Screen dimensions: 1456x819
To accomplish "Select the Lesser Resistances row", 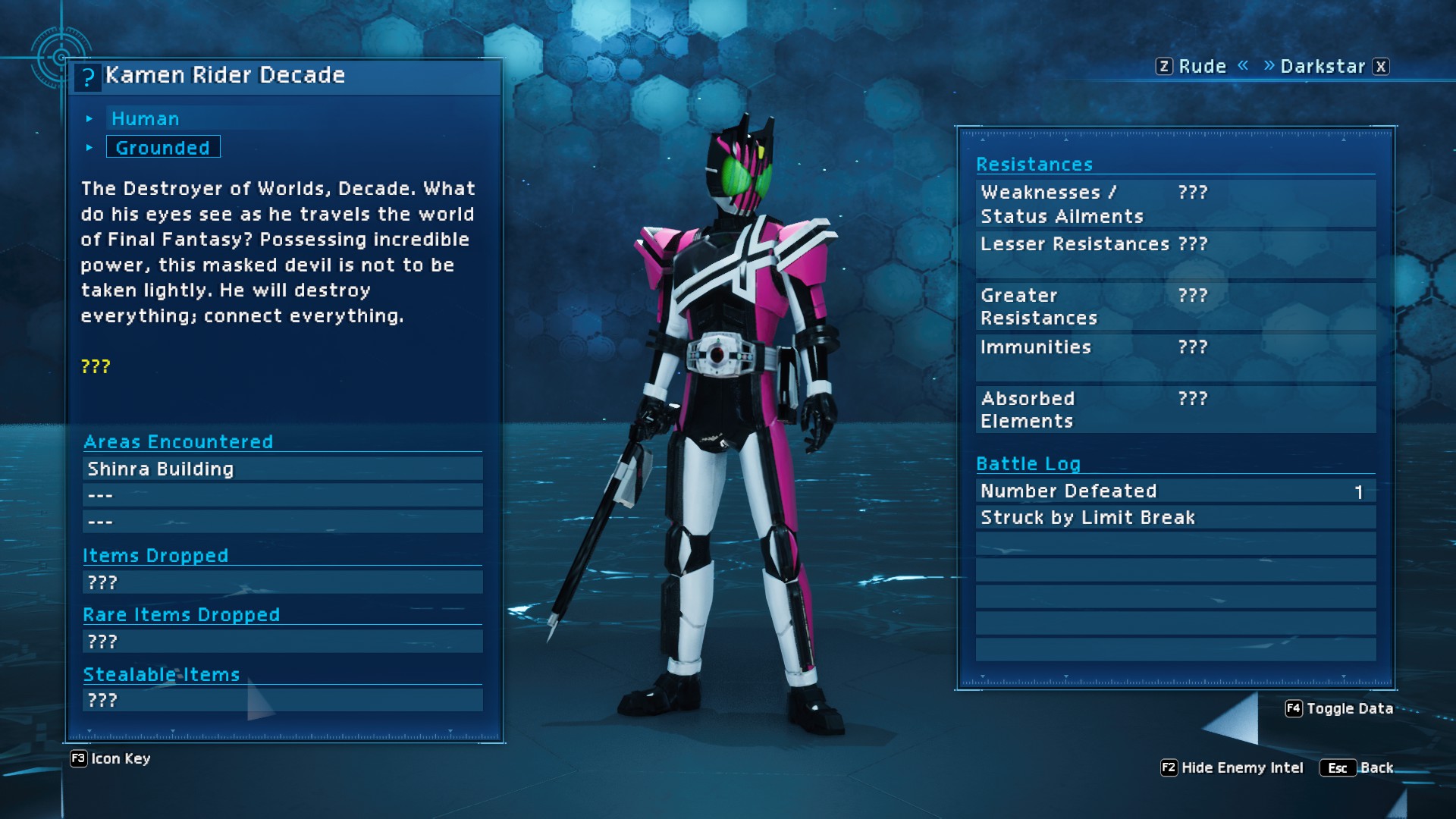I will tap(1175, 245).
